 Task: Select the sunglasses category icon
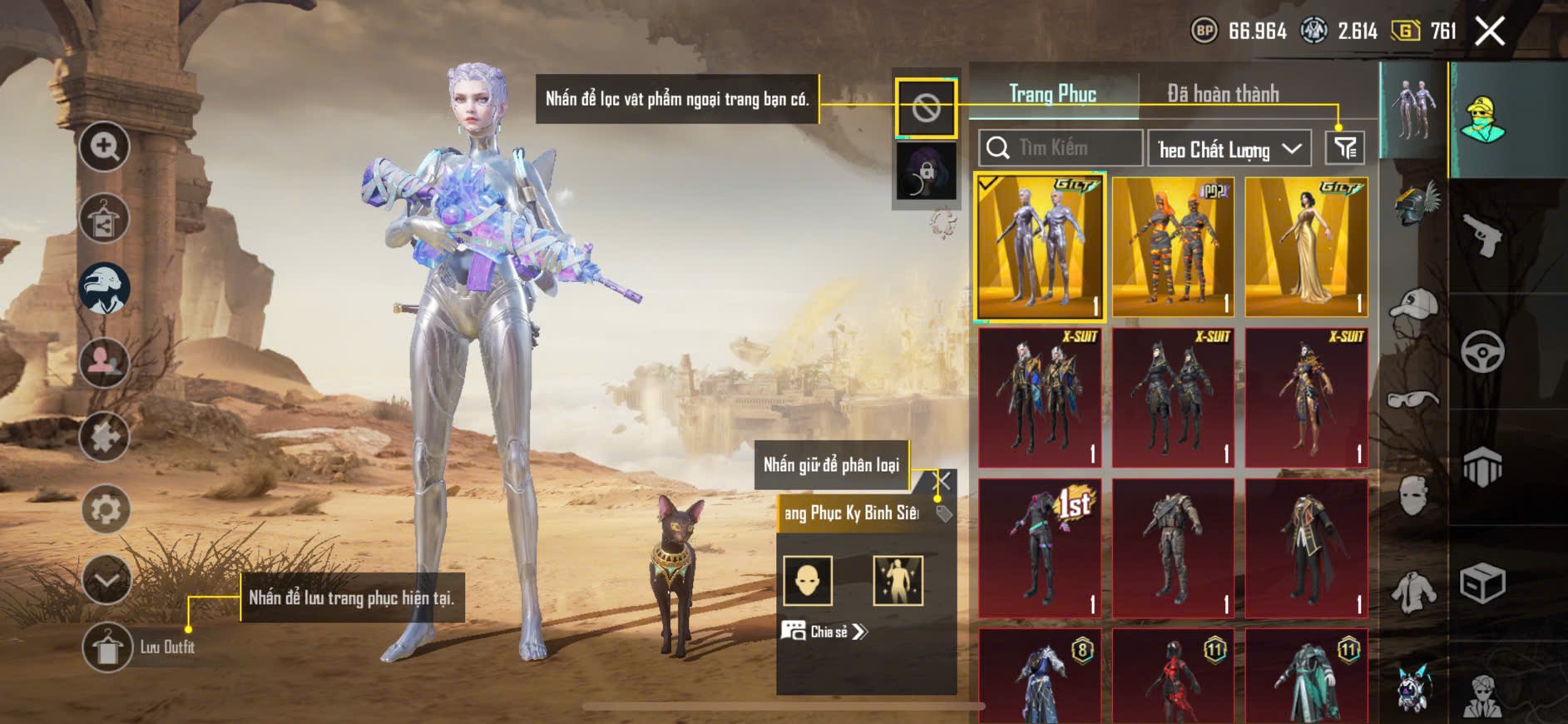tap(1414, 399)
